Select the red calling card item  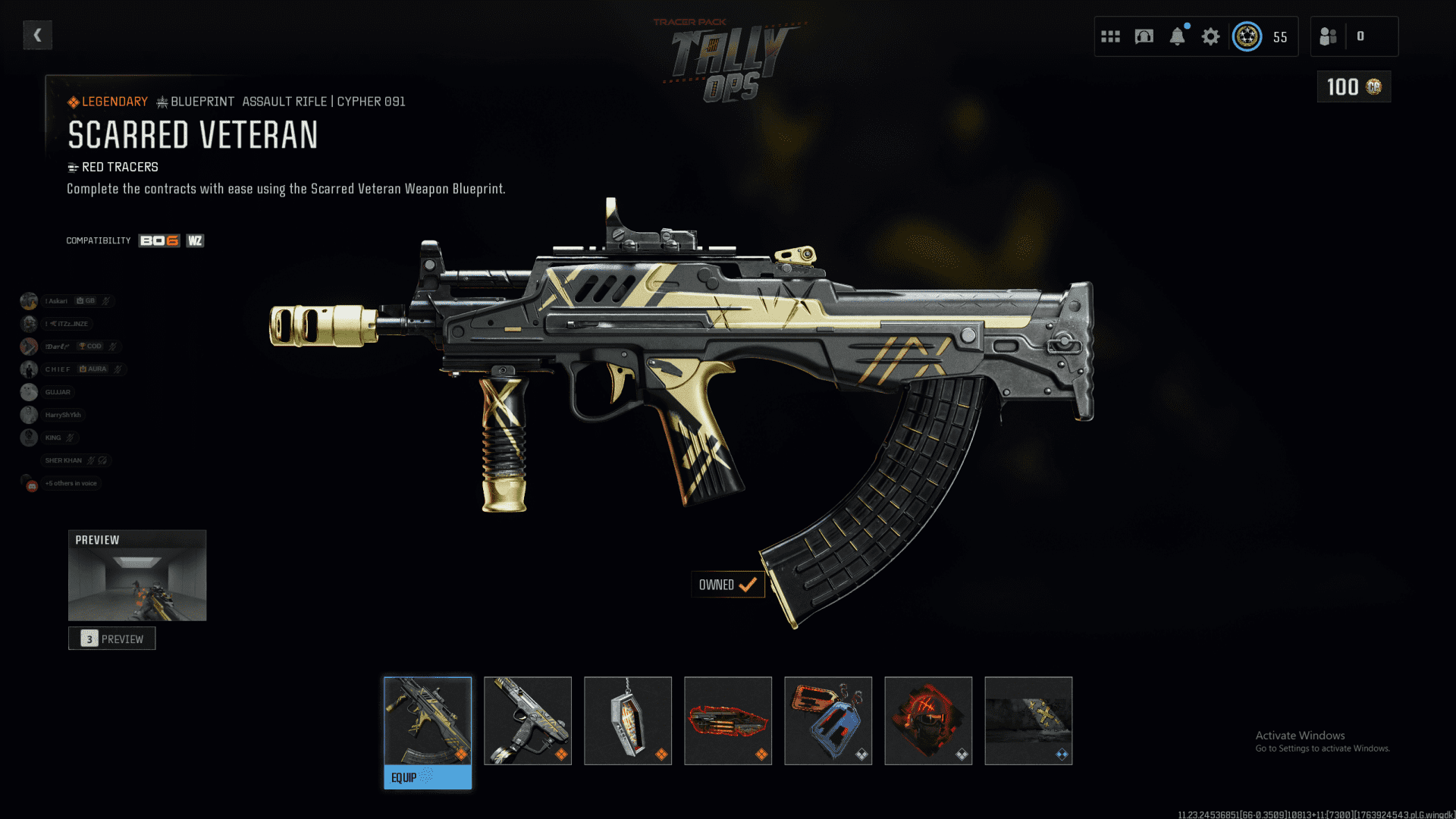coord(728,720)
